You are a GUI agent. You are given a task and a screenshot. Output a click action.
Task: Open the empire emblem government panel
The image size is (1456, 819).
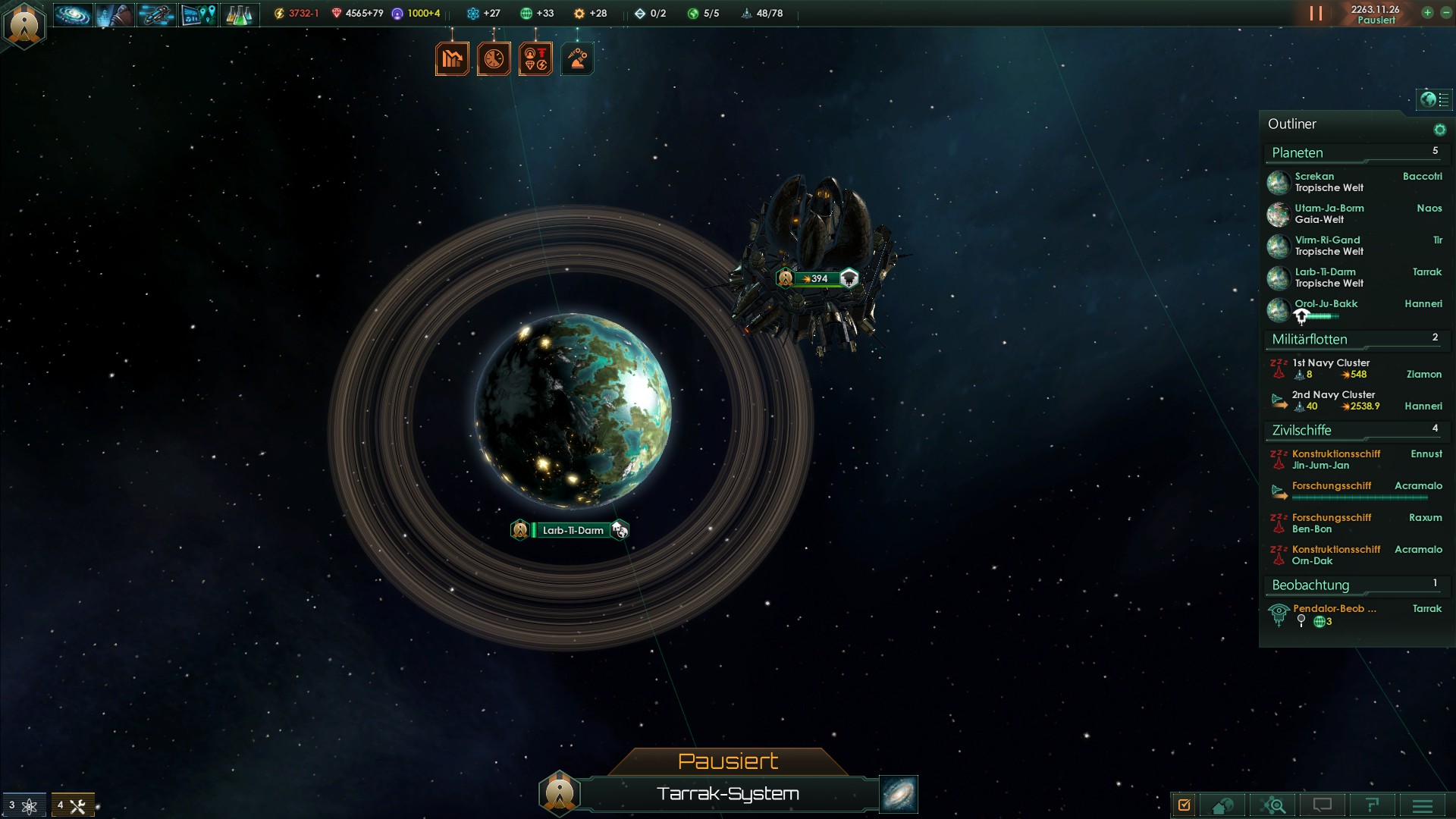[x=24, y=24]
